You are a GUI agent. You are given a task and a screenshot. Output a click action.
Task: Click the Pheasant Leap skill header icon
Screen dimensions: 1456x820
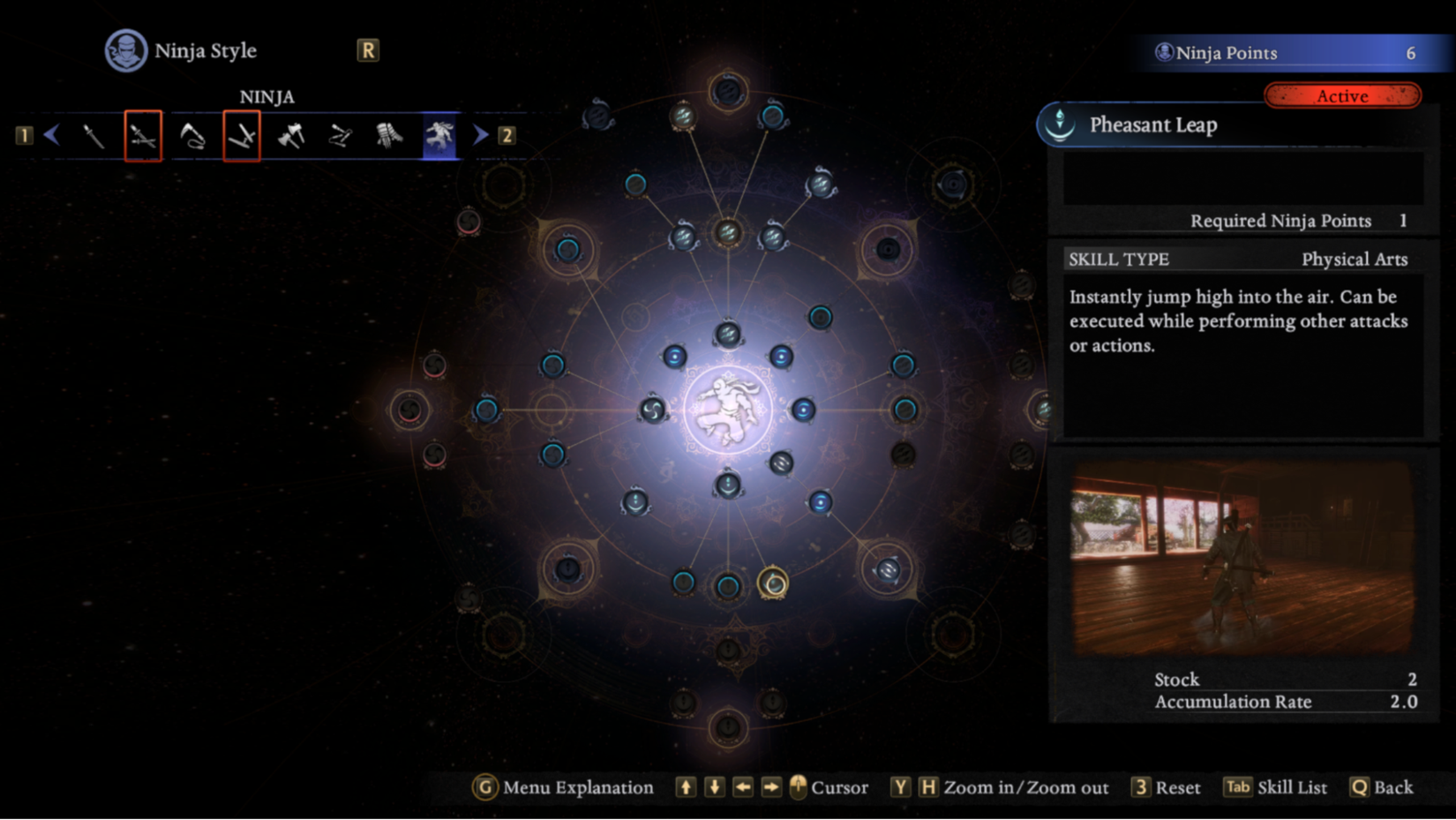[1060, 124]
